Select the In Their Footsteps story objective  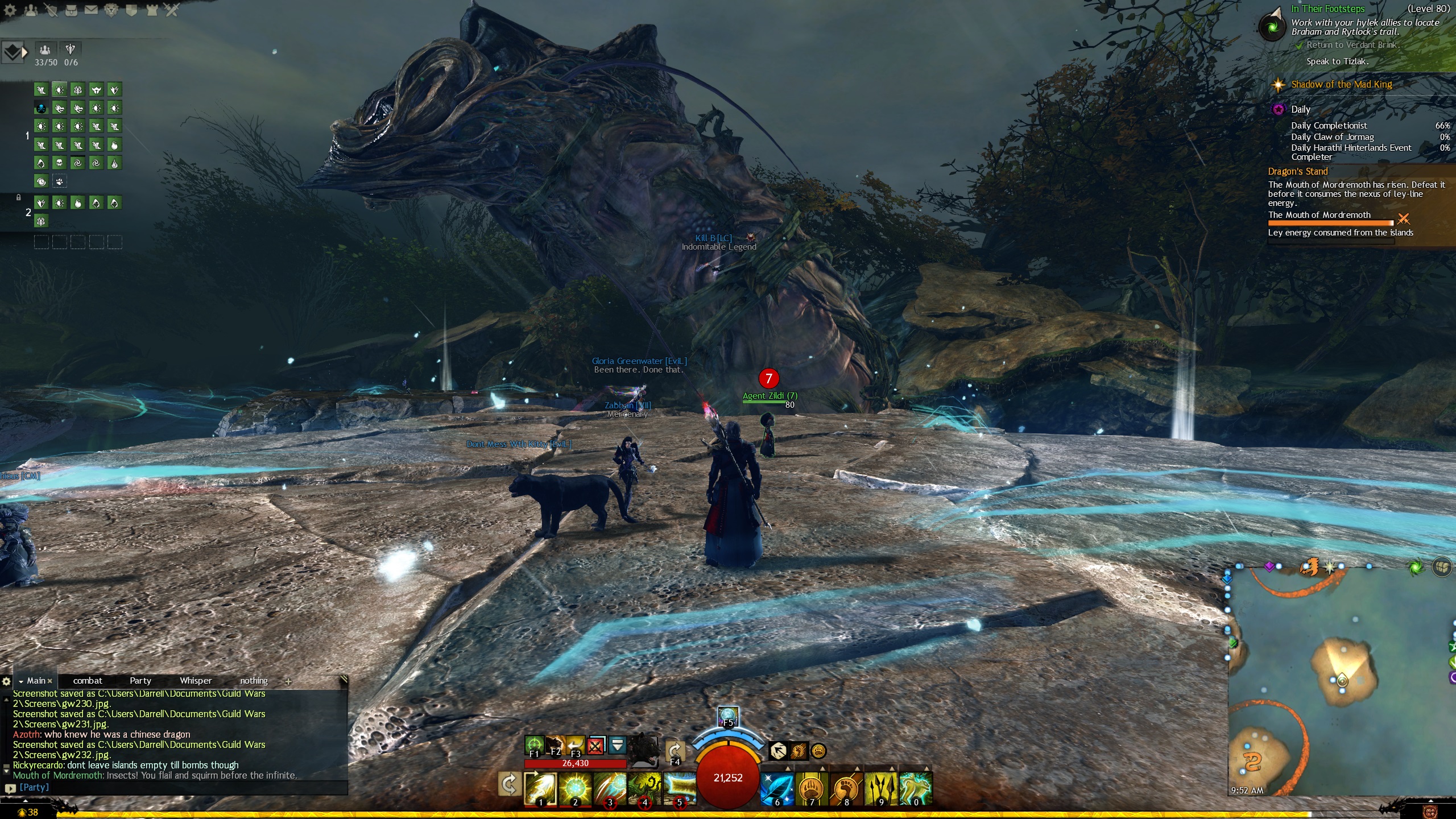pyautogui.click(x=1327, y=9)
